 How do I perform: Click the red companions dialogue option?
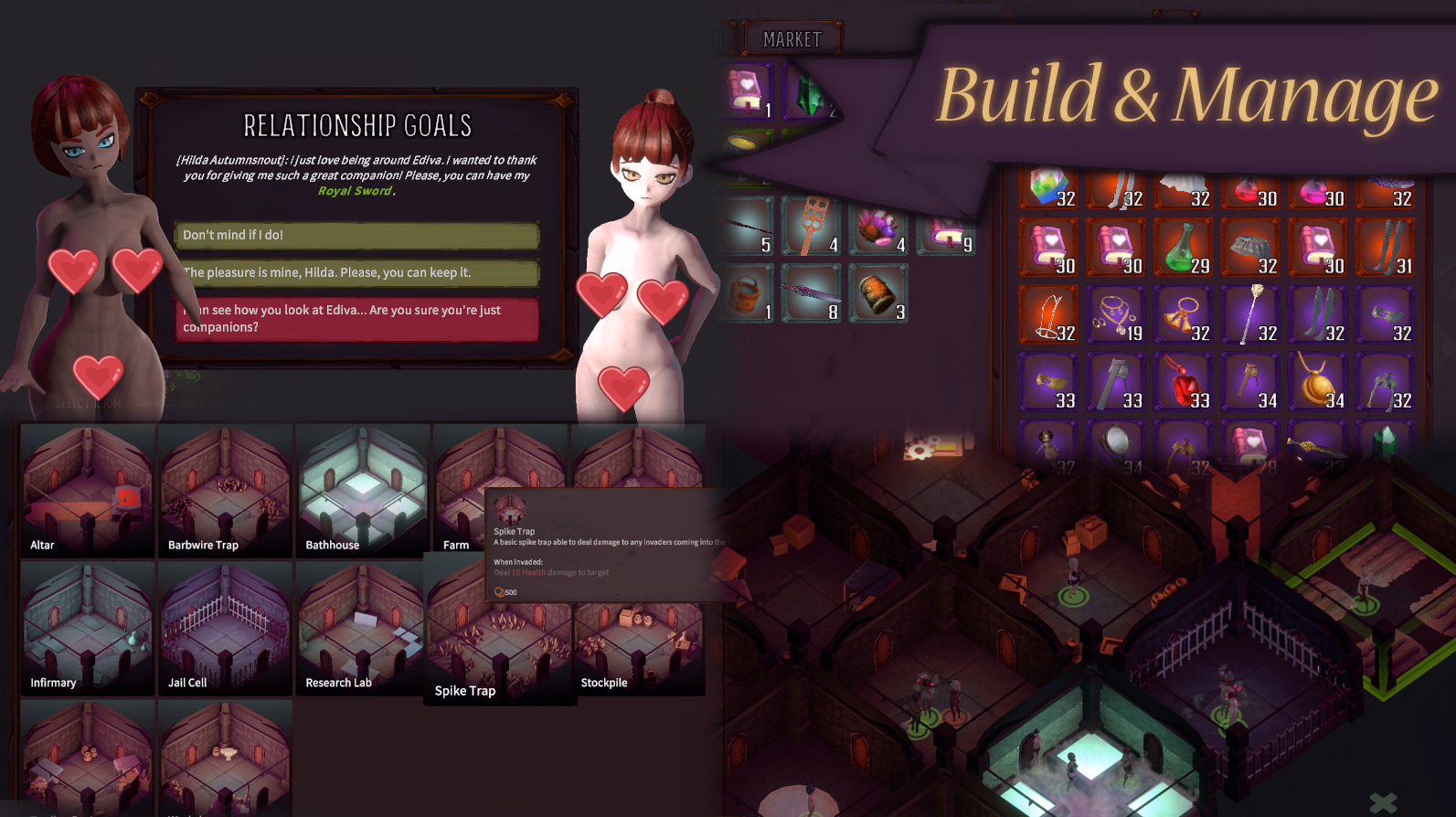pyautogui.click(x=356, y=317)
